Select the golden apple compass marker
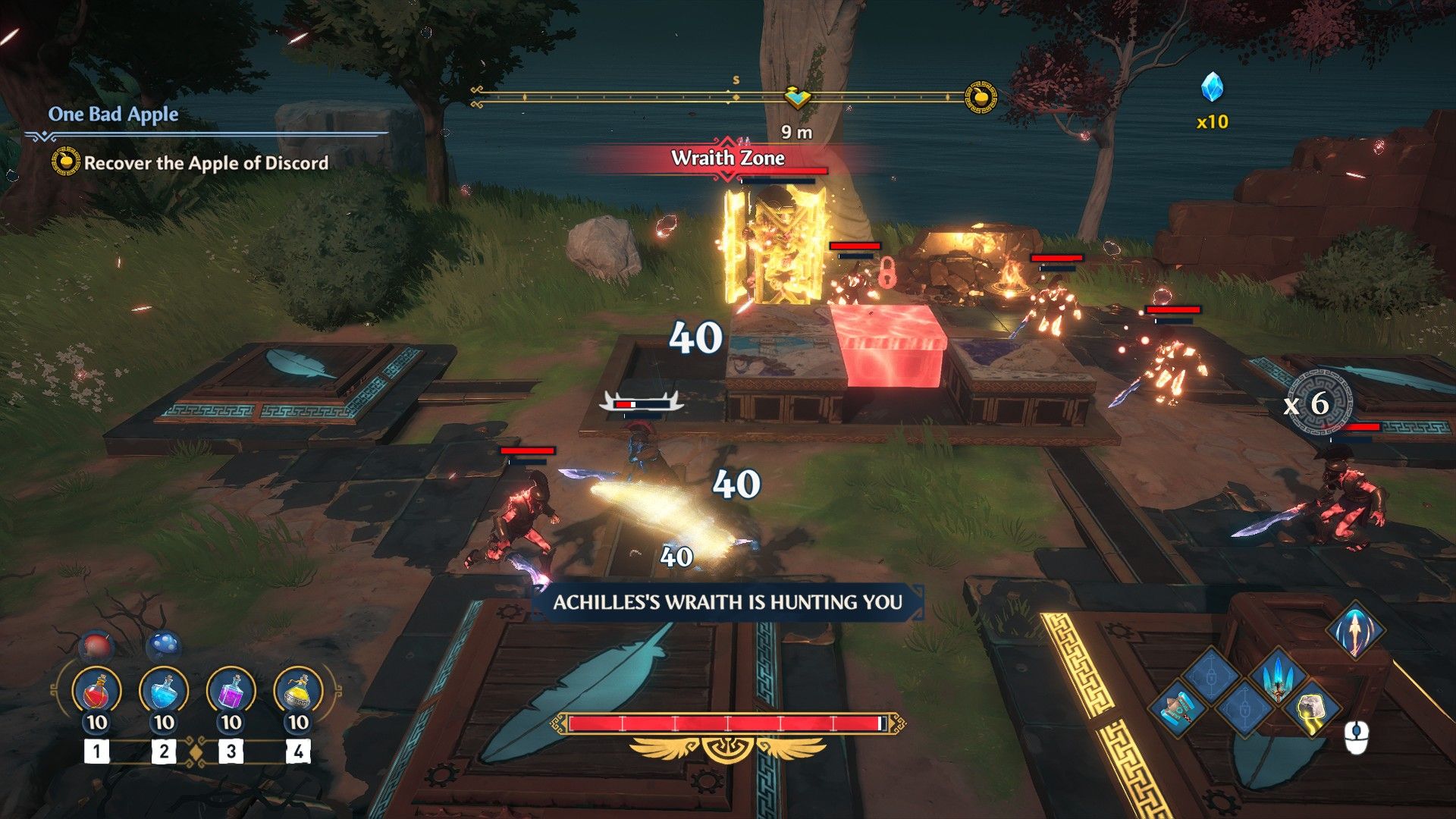This screenshot has height=819, width=1456. pos(980,97)
